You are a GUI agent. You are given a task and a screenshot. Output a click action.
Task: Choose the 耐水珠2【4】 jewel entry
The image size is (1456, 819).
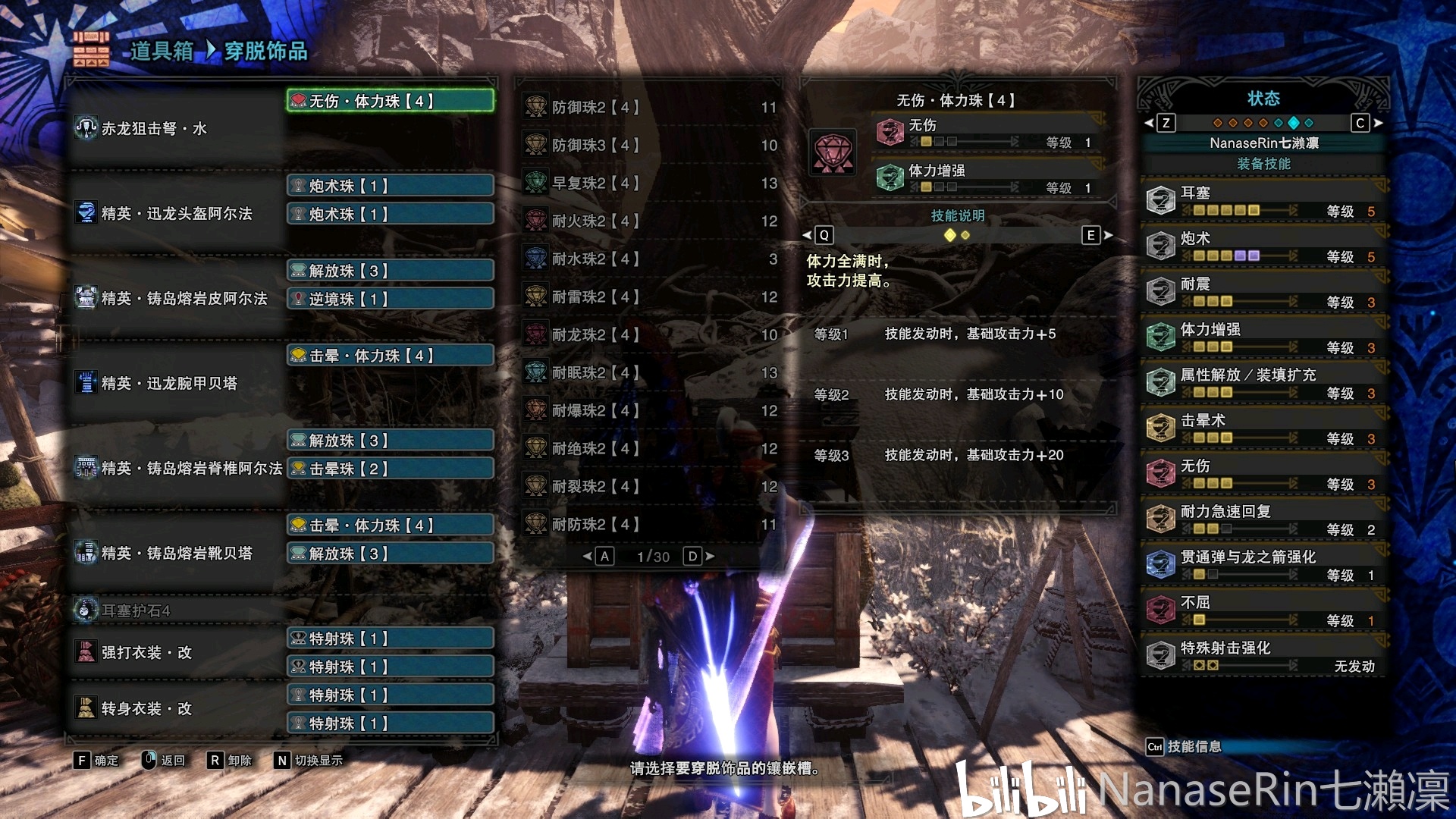tap(649, 259)
